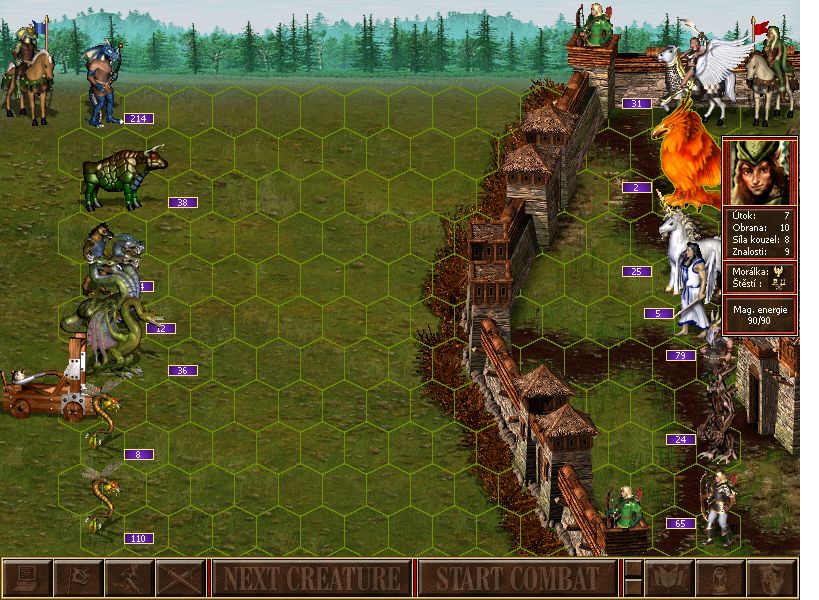Open the spellbook to cast a spell
This screenshot has width=819, height=600.
[x=671, y=578]
